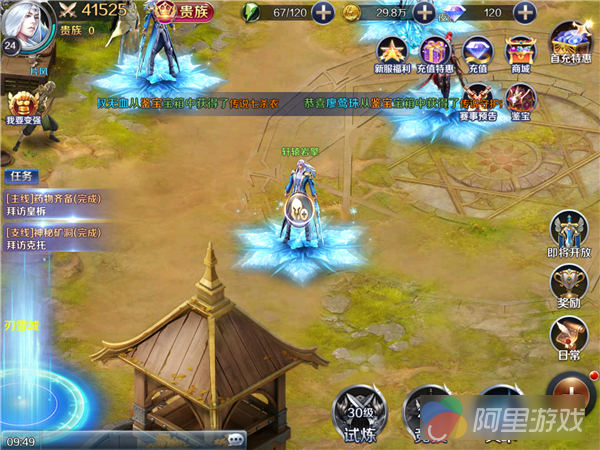Open the 30级 试炼 trial button

(359, 409)
